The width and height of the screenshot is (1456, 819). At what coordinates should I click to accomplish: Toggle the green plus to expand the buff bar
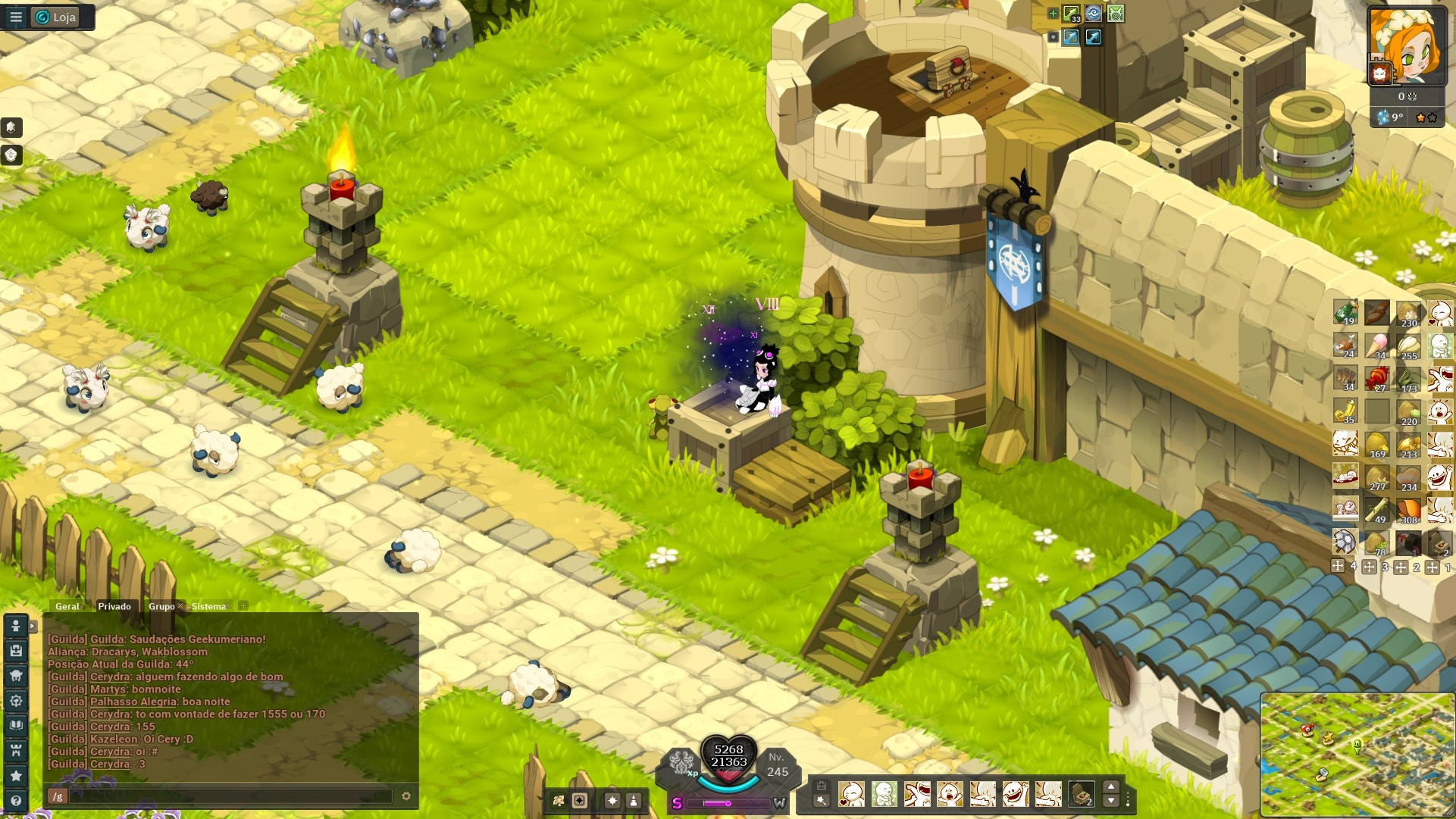(x=1053, y=12)
